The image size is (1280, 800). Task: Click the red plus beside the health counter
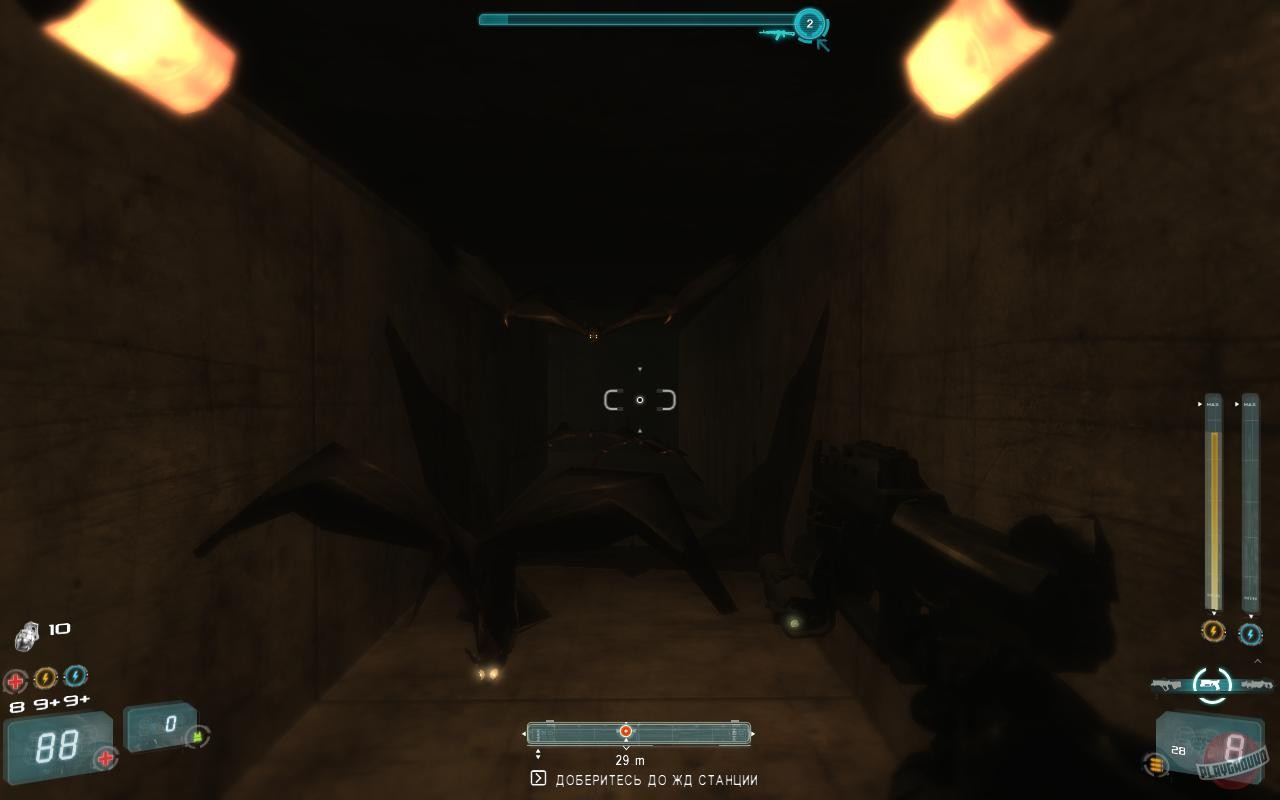coord(104,757)
